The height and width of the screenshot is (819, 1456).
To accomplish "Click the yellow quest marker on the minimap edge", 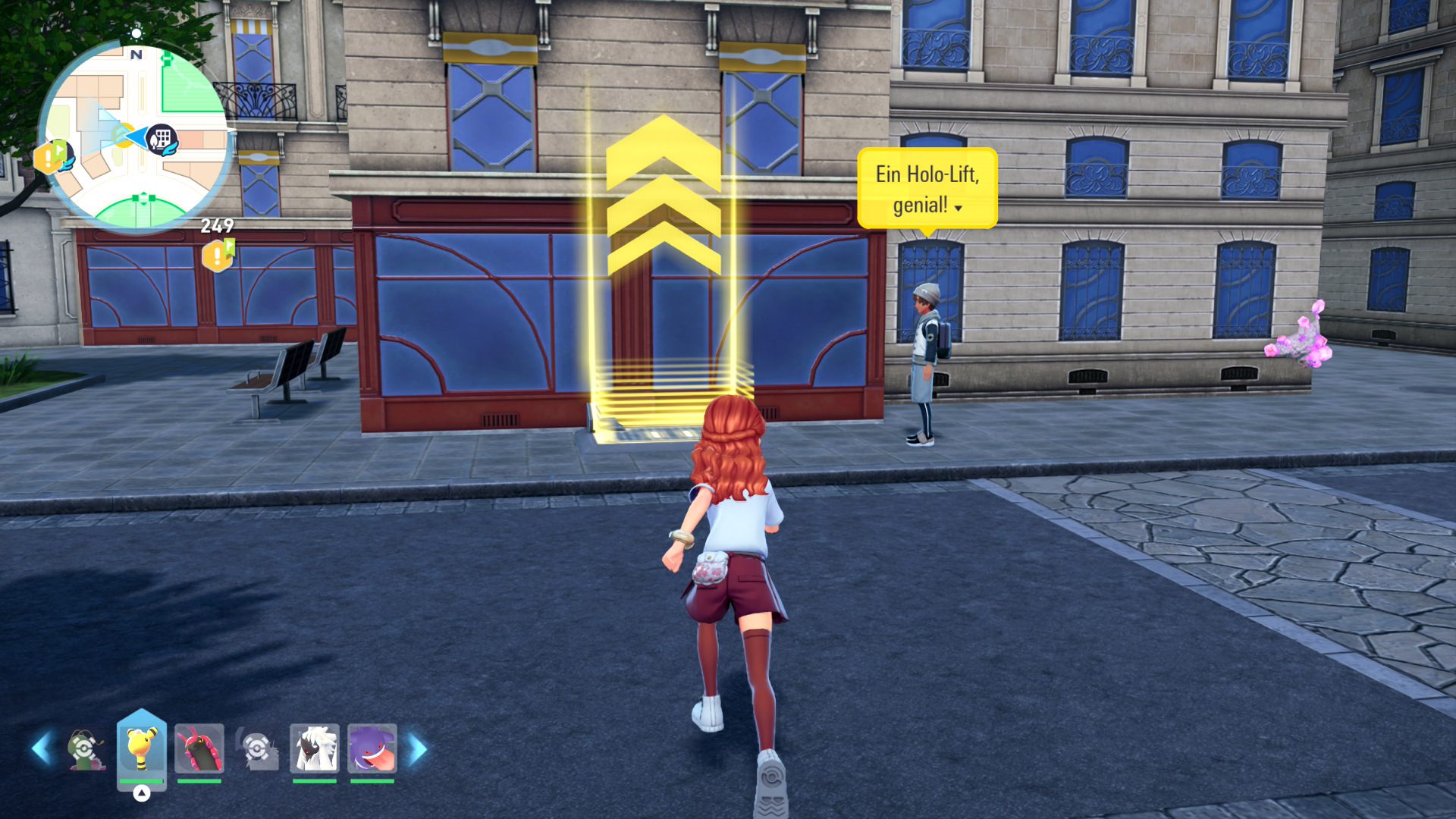I will click(x=51, y=157).
